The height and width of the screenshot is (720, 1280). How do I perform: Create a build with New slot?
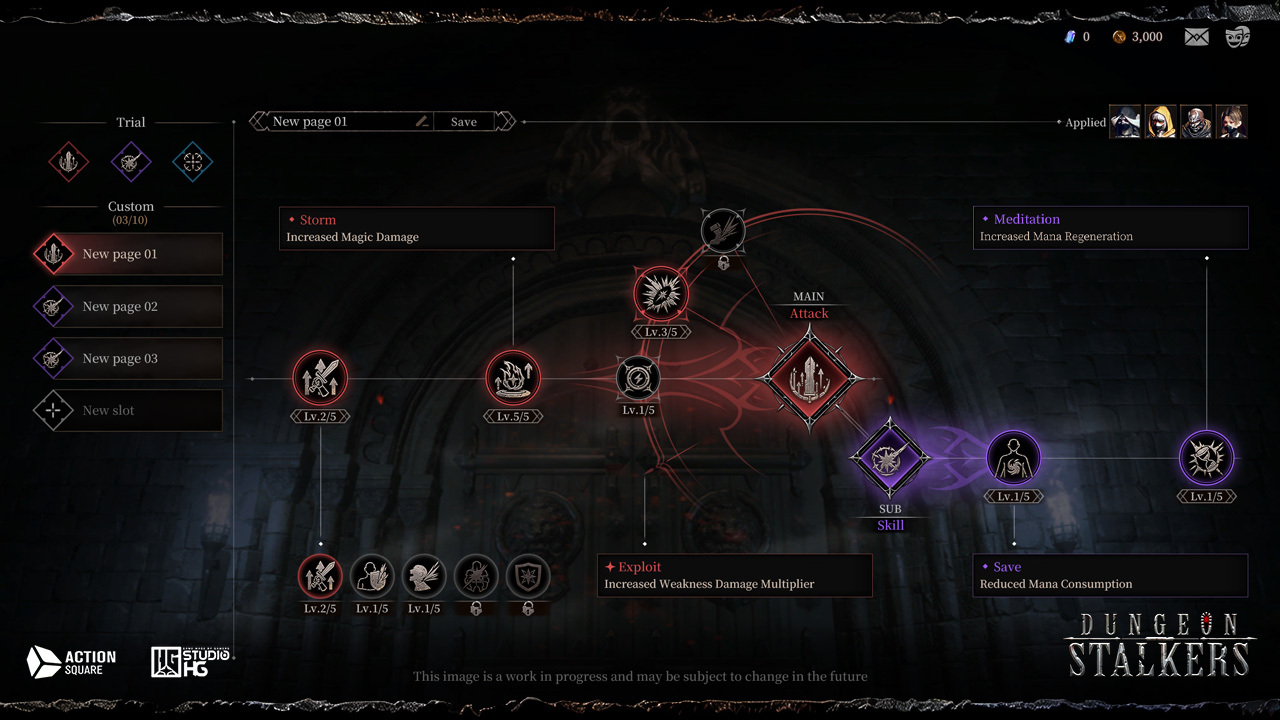coord(130,410)
